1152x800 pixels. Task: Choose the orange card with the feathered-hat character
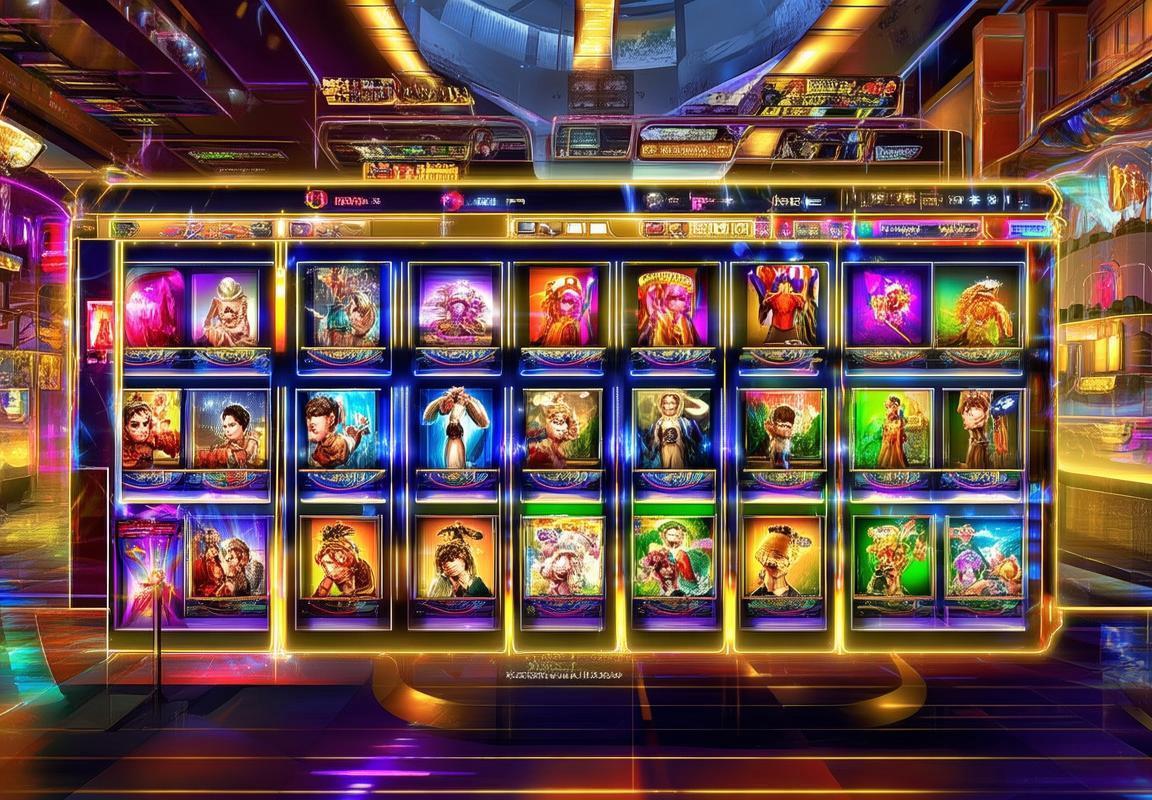[457, 556]
